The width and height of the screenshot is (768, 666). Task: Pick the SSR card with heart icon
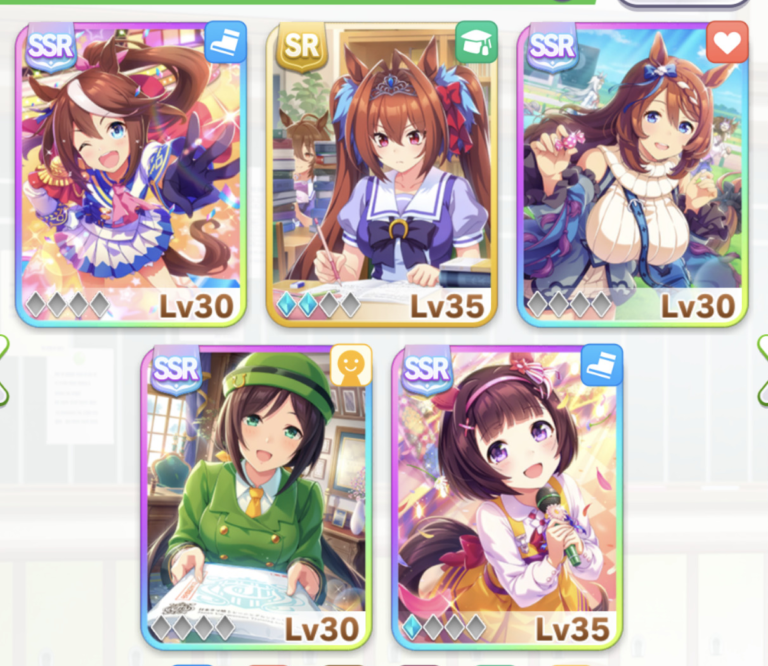coord(632,175)
